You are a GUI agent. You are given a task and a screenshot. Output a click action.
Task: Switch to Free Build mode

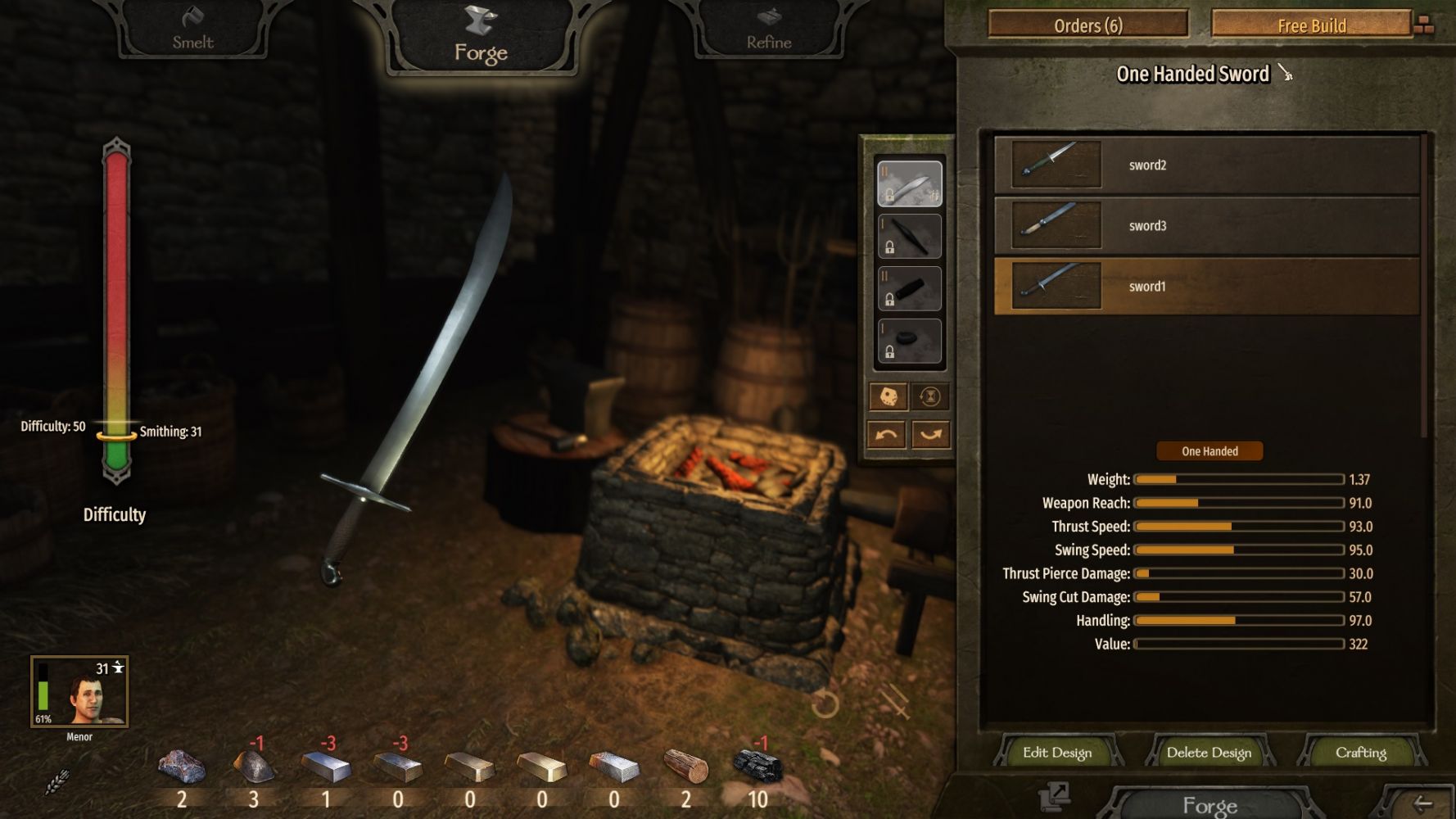tap(1311, 25)
